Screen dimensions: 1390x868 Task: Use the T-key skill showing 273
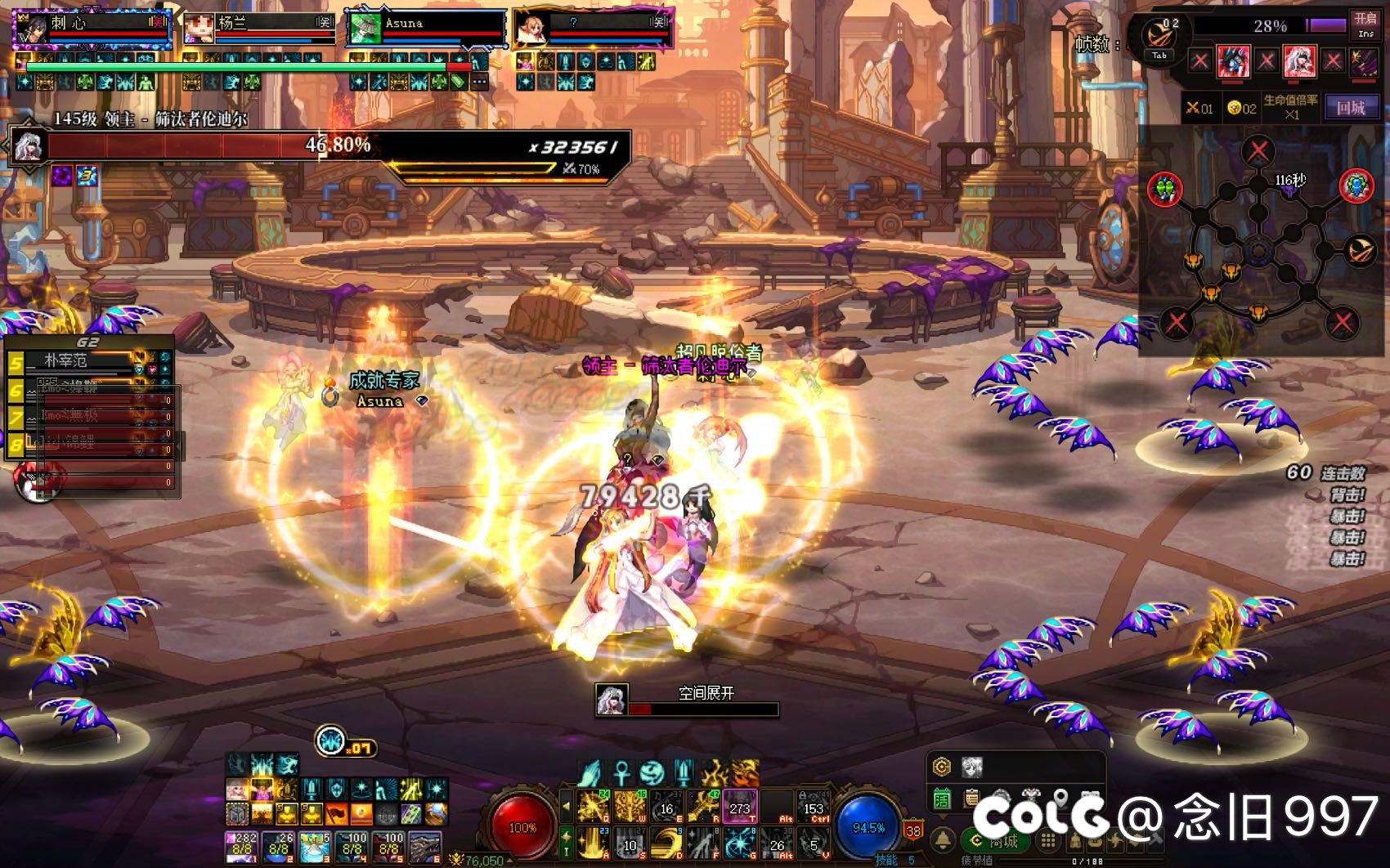click(x=740, y=807)
